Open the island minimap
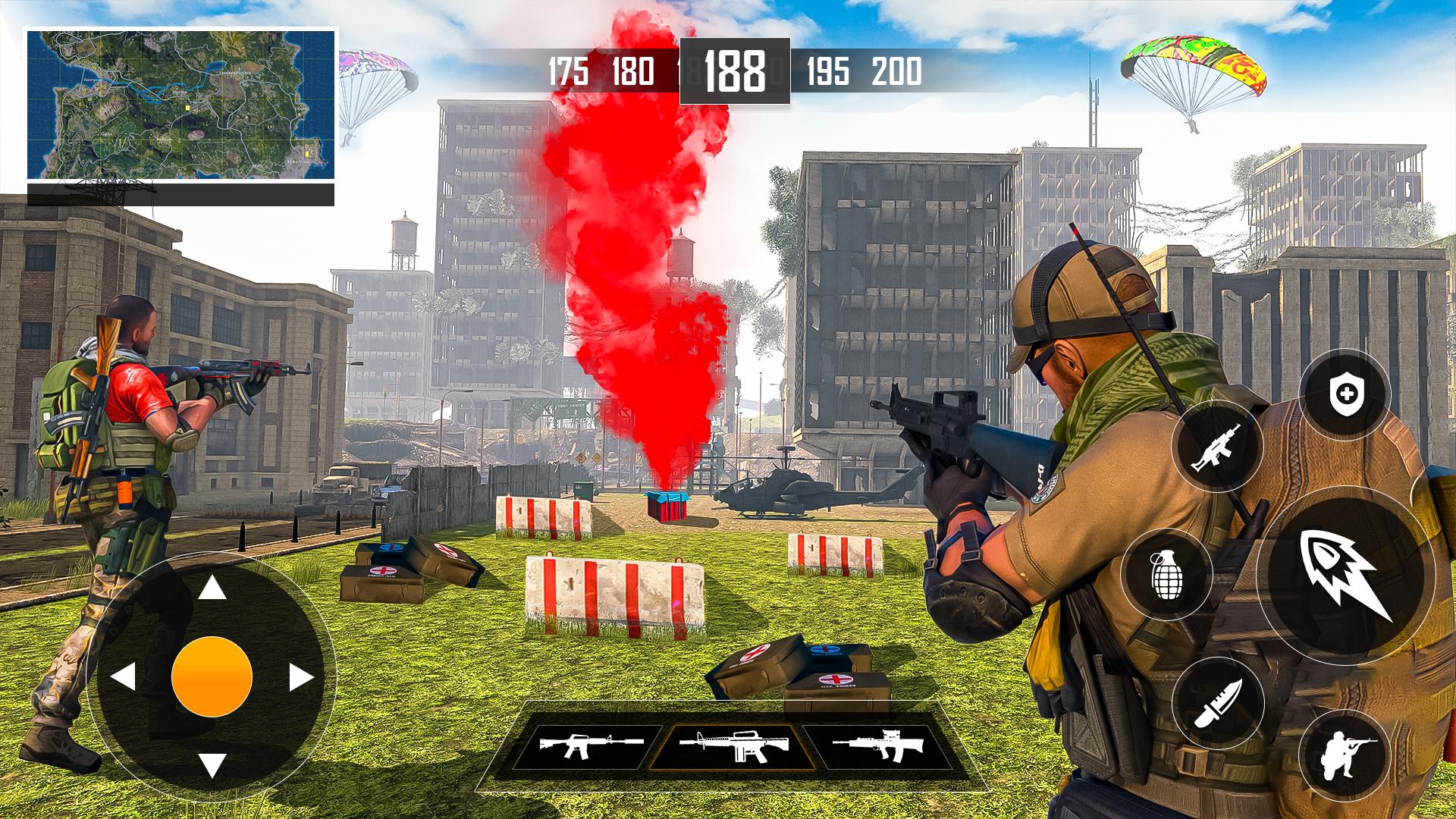The height and width of the screenshot is (819, 1456). point(181,105)
